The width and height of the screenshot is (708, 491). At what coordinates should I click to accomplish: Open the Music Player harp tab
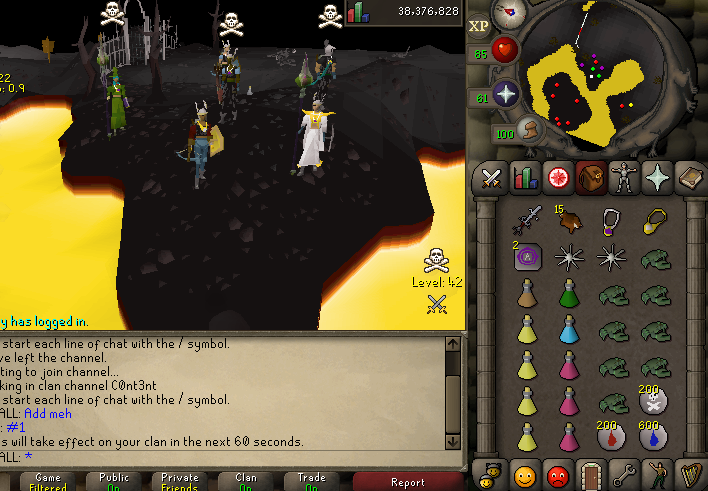coord(689,472)
